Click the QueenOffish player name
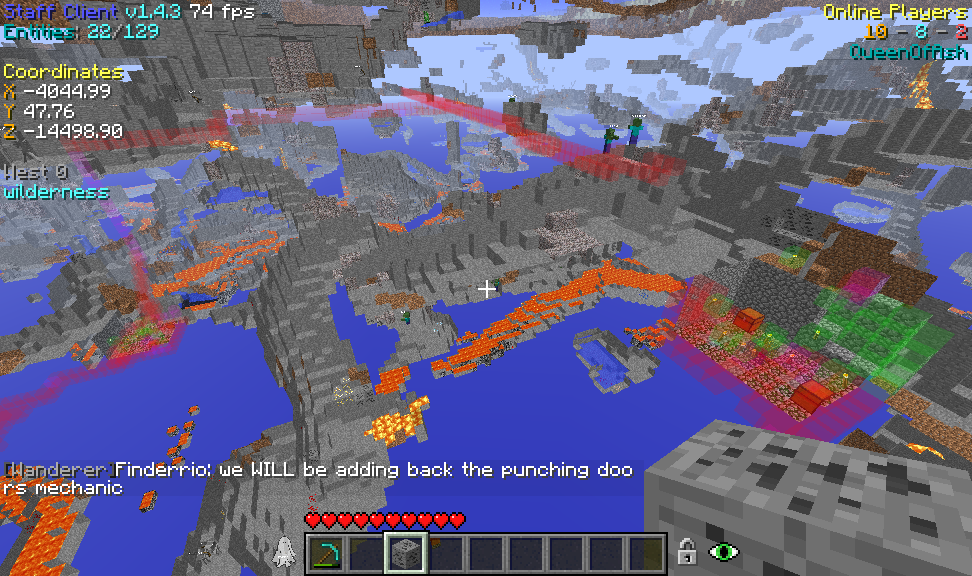 (x=908, y=52)
